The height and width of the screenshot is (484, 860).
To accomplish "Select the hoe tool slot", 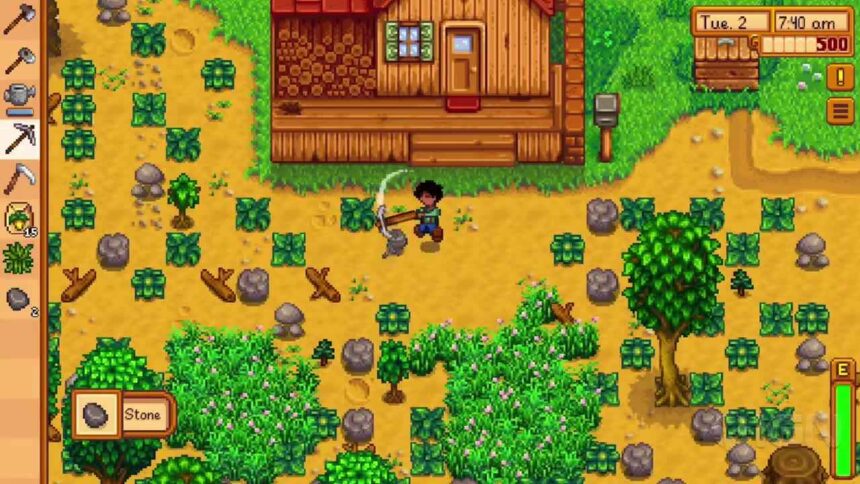I will (18, 58).
